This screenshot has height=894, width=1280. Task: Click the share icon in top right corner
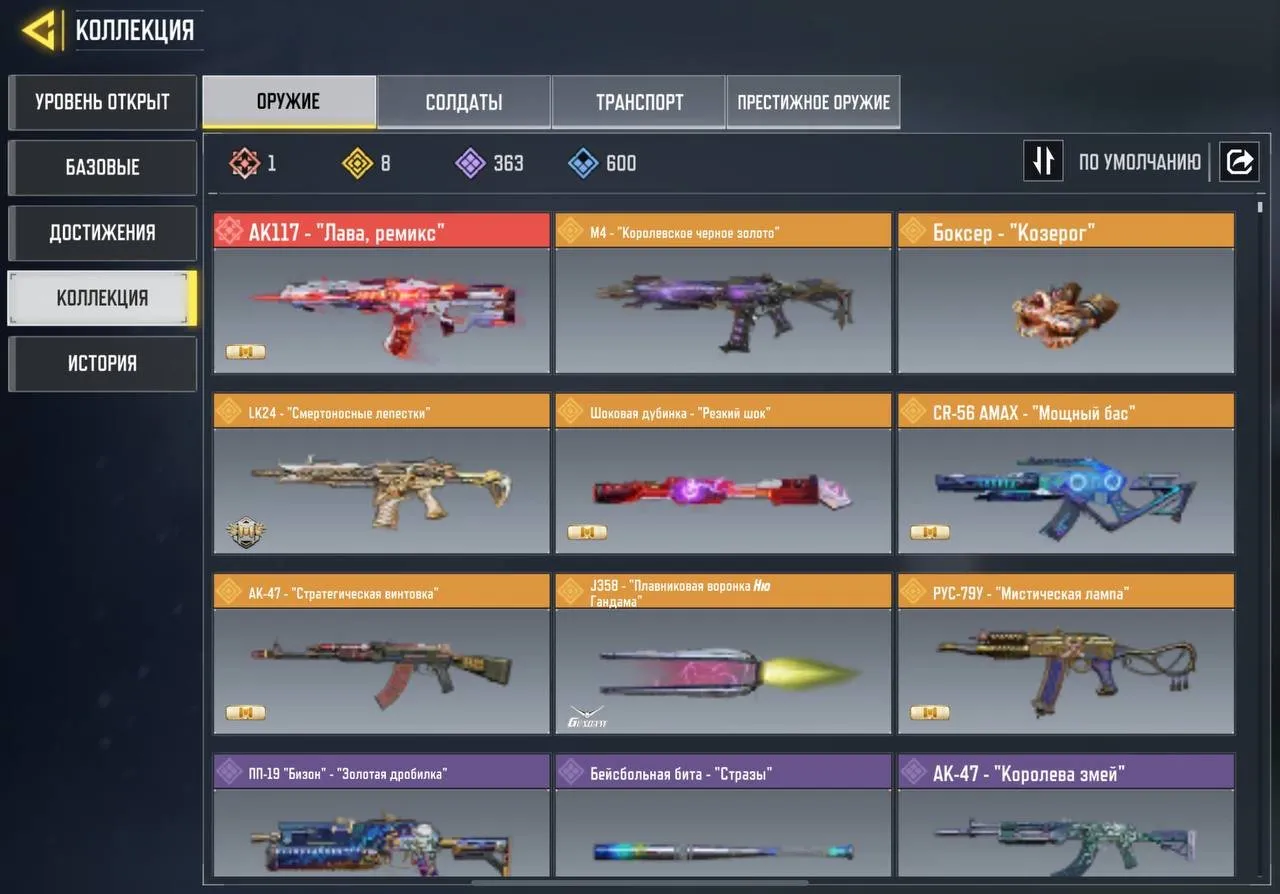coord(1240,161)
